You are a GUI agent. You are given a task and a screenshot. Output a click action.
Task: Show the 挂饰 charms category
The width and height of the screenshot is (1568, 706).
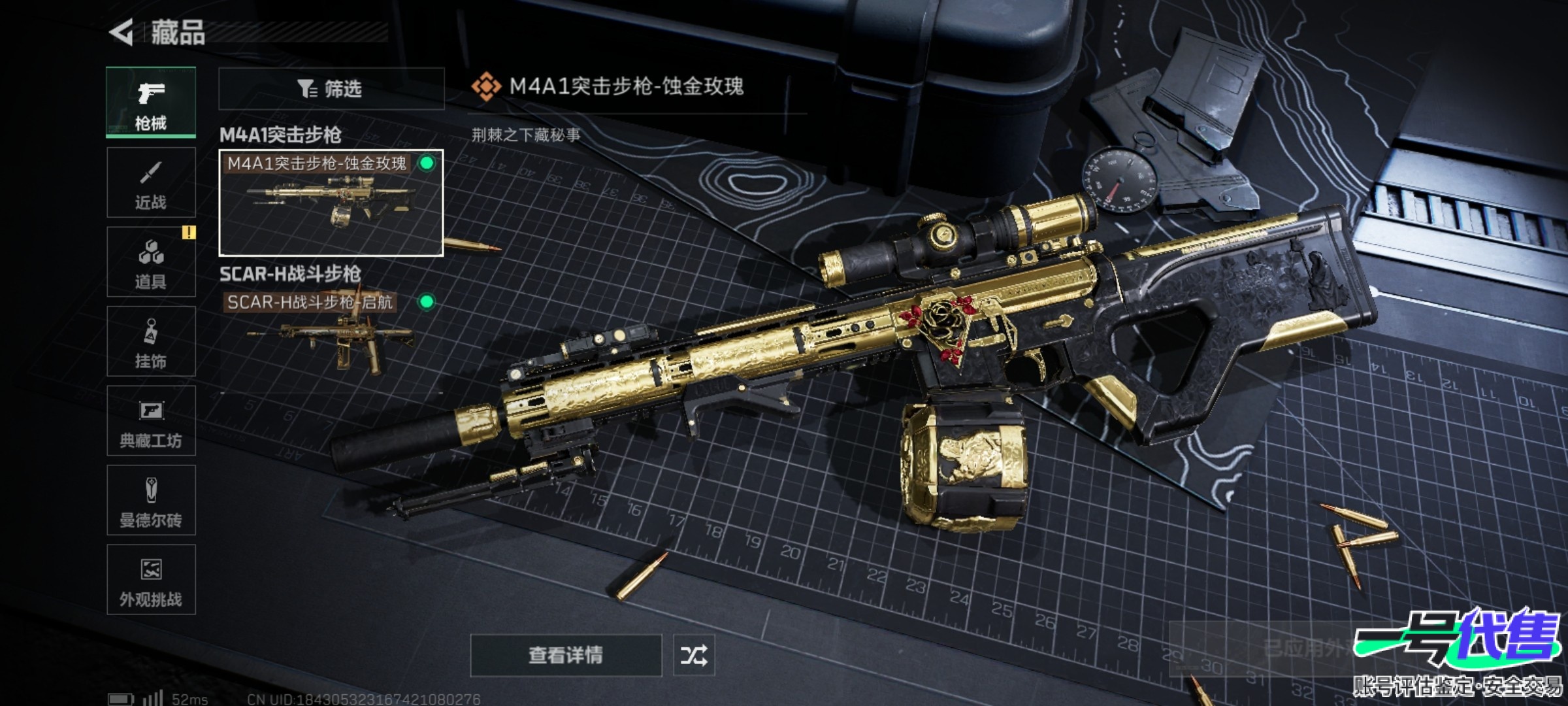(151, 341)
